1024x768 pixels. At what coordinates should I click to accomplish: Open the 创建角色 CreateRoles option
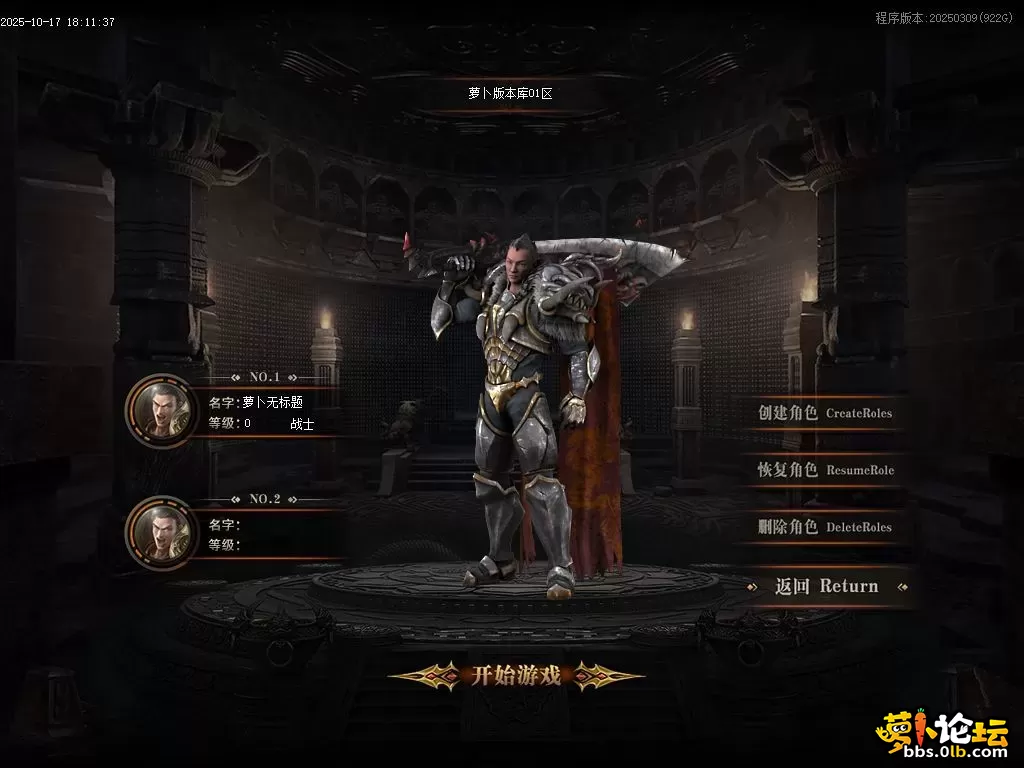[825, 413]
